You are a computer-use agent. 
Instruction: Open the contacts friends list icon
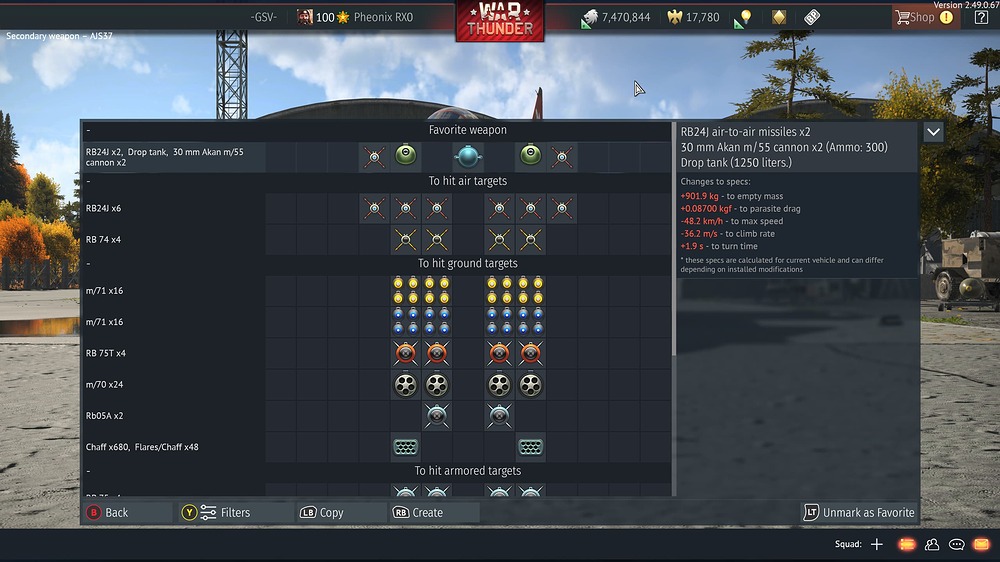tap(932, 544)
